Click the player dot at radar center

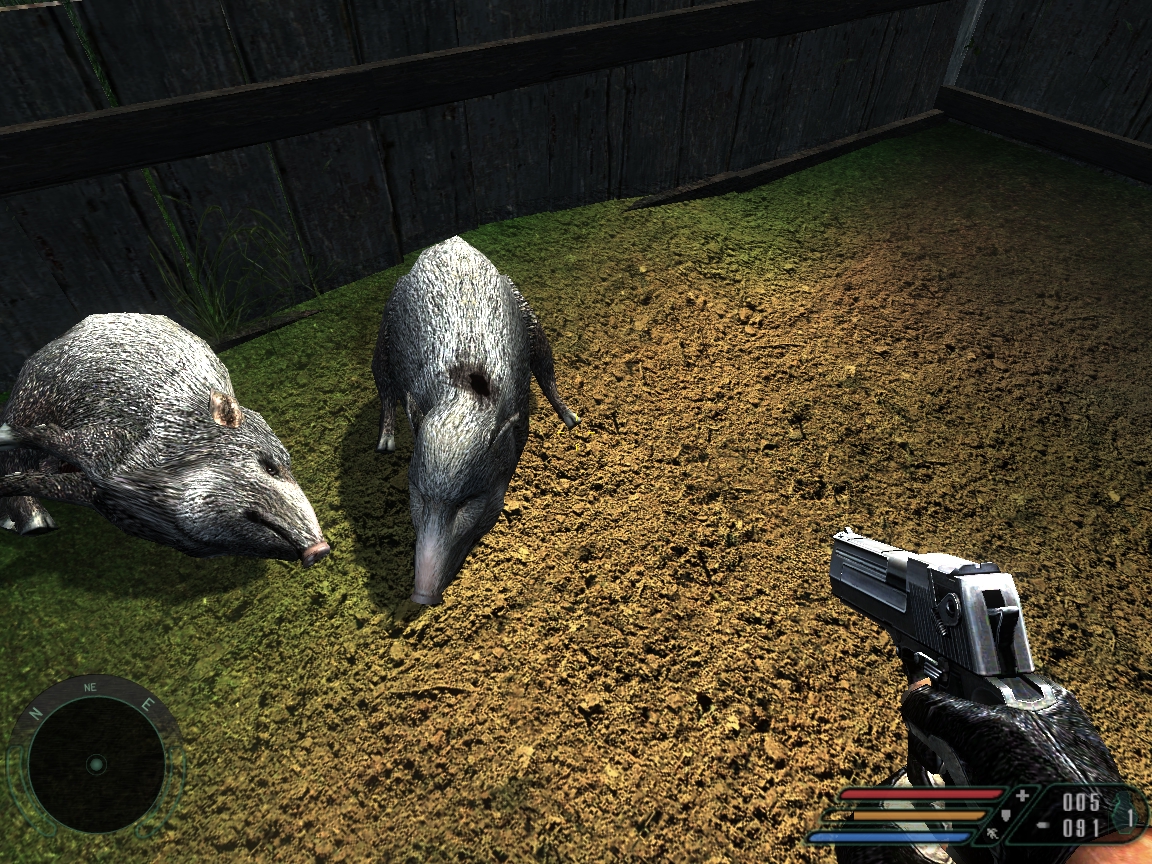coord(96,764)
